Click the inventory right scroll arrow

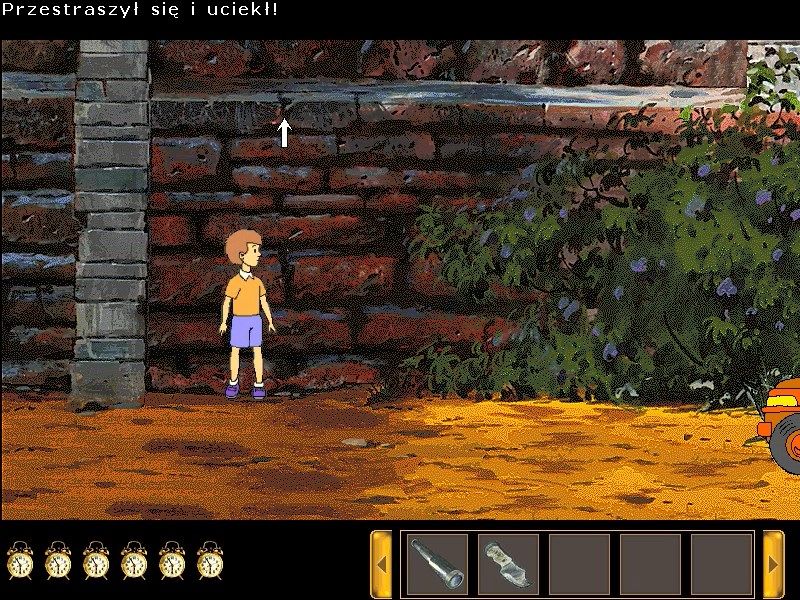coord(773,564)
